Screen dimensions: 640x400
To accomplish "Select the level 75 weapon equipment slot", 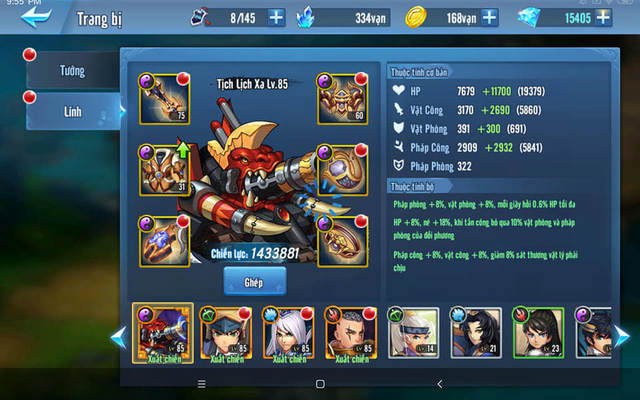I will (164, 97).
